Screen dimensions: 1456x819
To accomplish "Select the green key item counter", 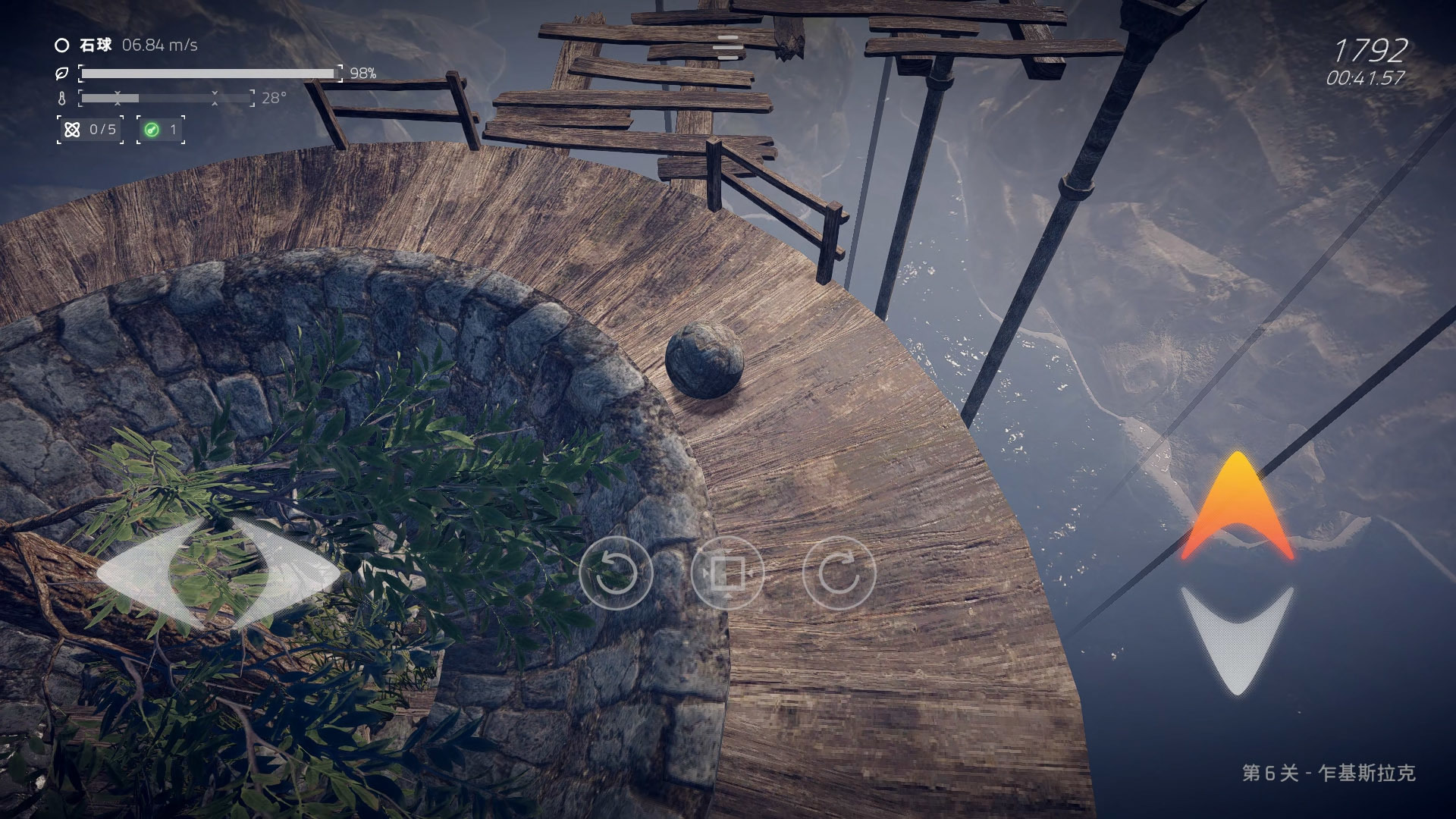I will click(x=161, y=130).
